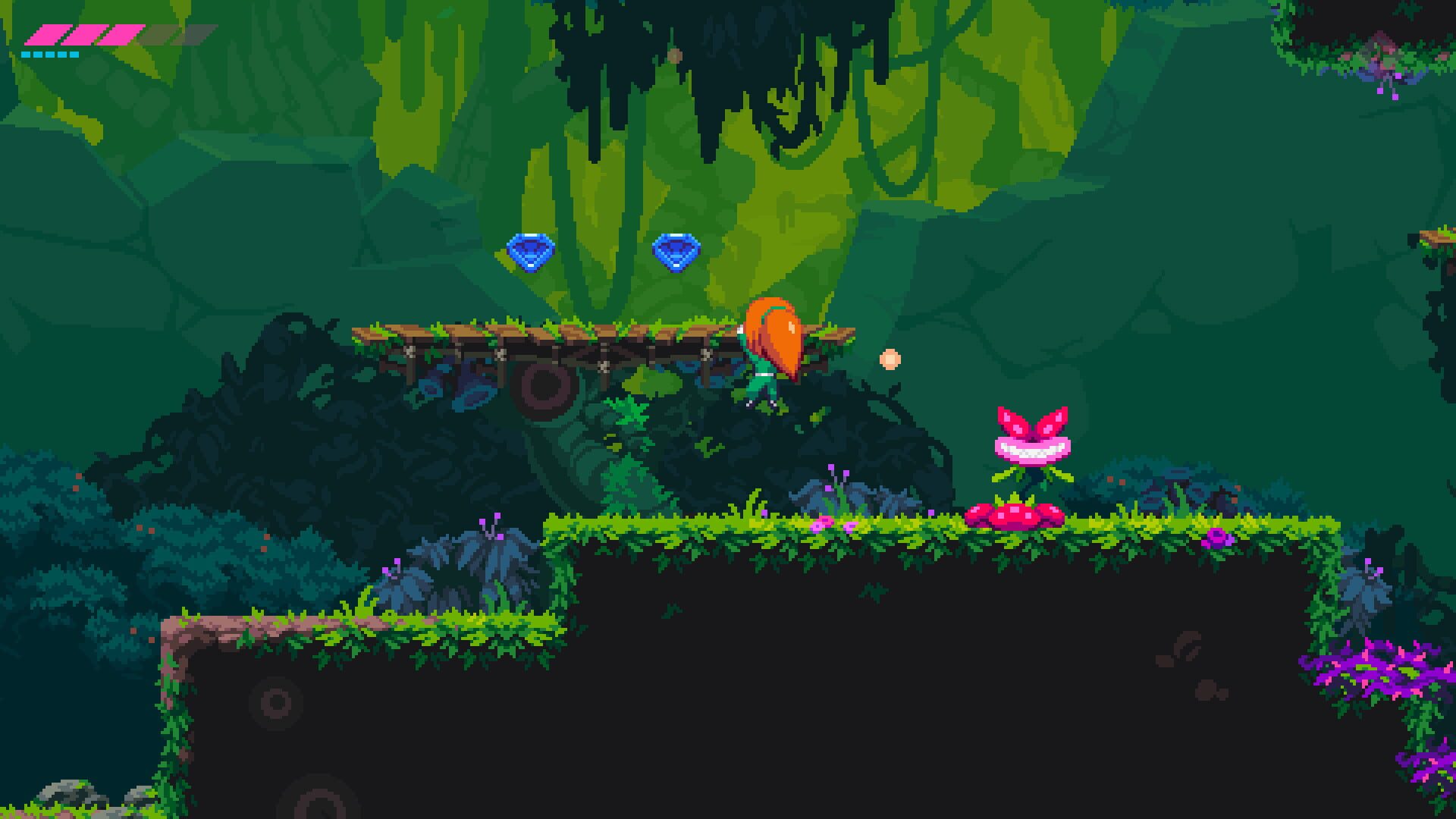Toggle the last cyan energy pip
1456x819 pixels.
pos(76,55)
